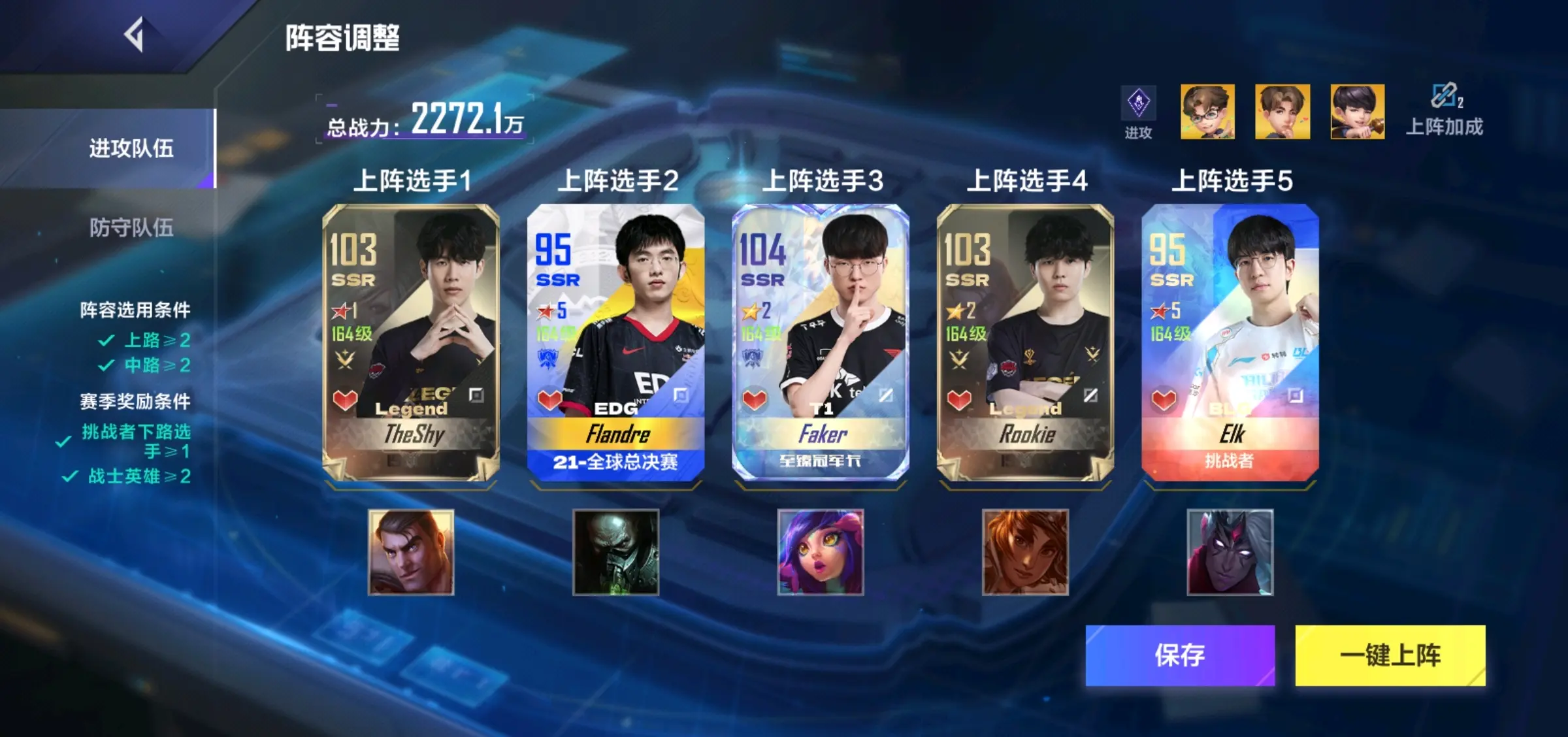
Task: Choose the Elk player card
Action: point(1230,342)
